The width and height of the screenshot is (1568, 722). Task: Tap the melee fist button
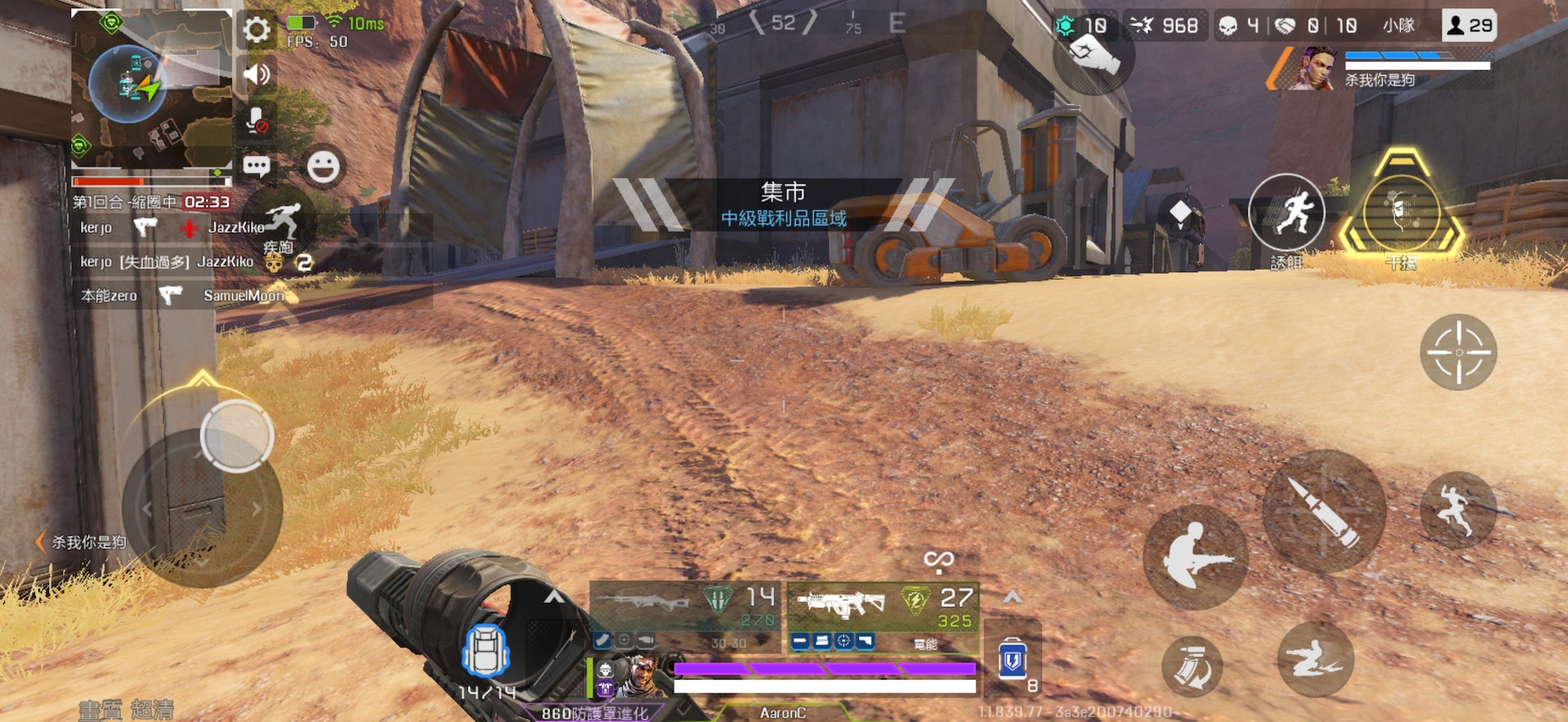pos(1094,56)
